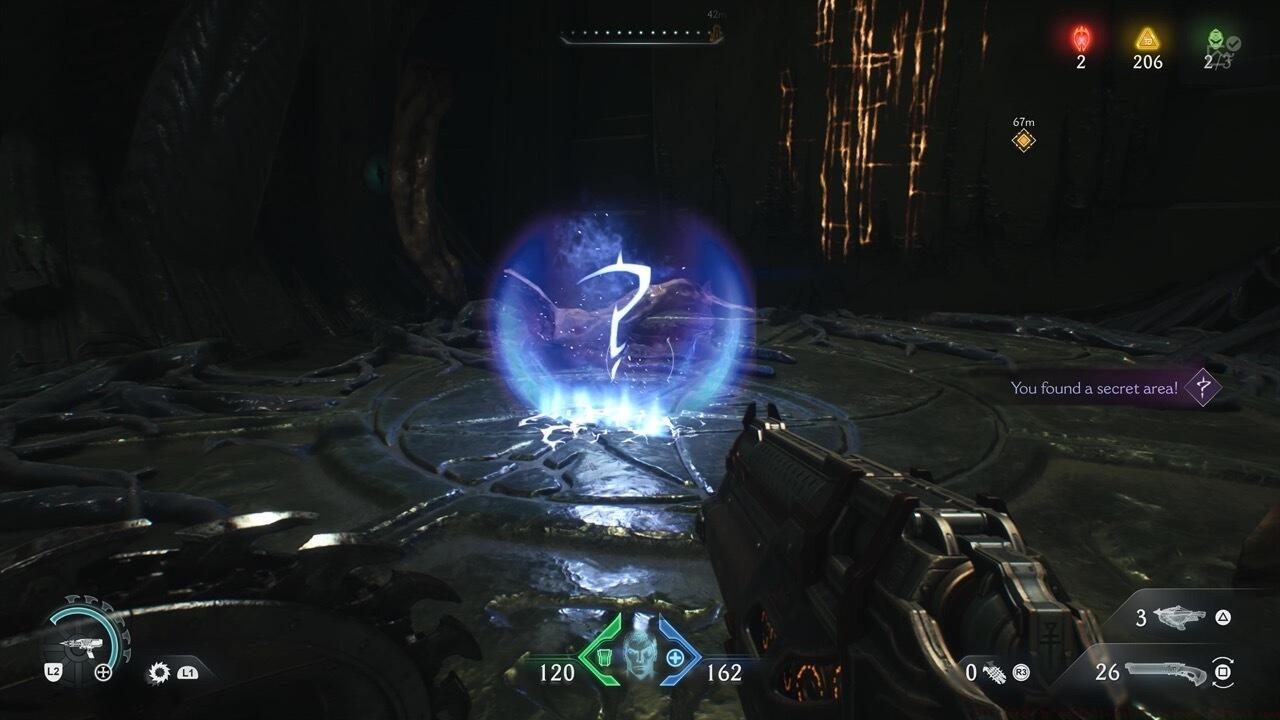
Task: Click the green armor icon
Action: coord(603,657)
